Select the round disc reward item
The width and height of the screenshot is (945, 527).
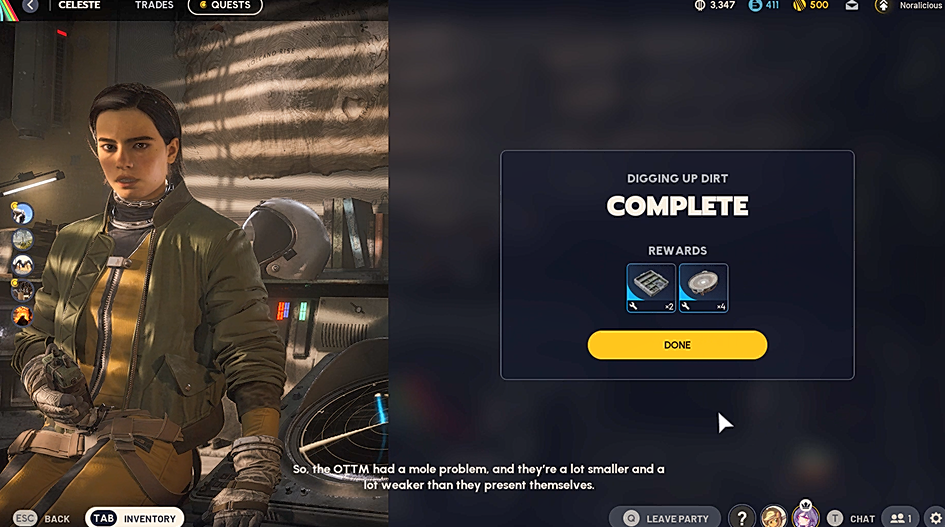point(703,288)
